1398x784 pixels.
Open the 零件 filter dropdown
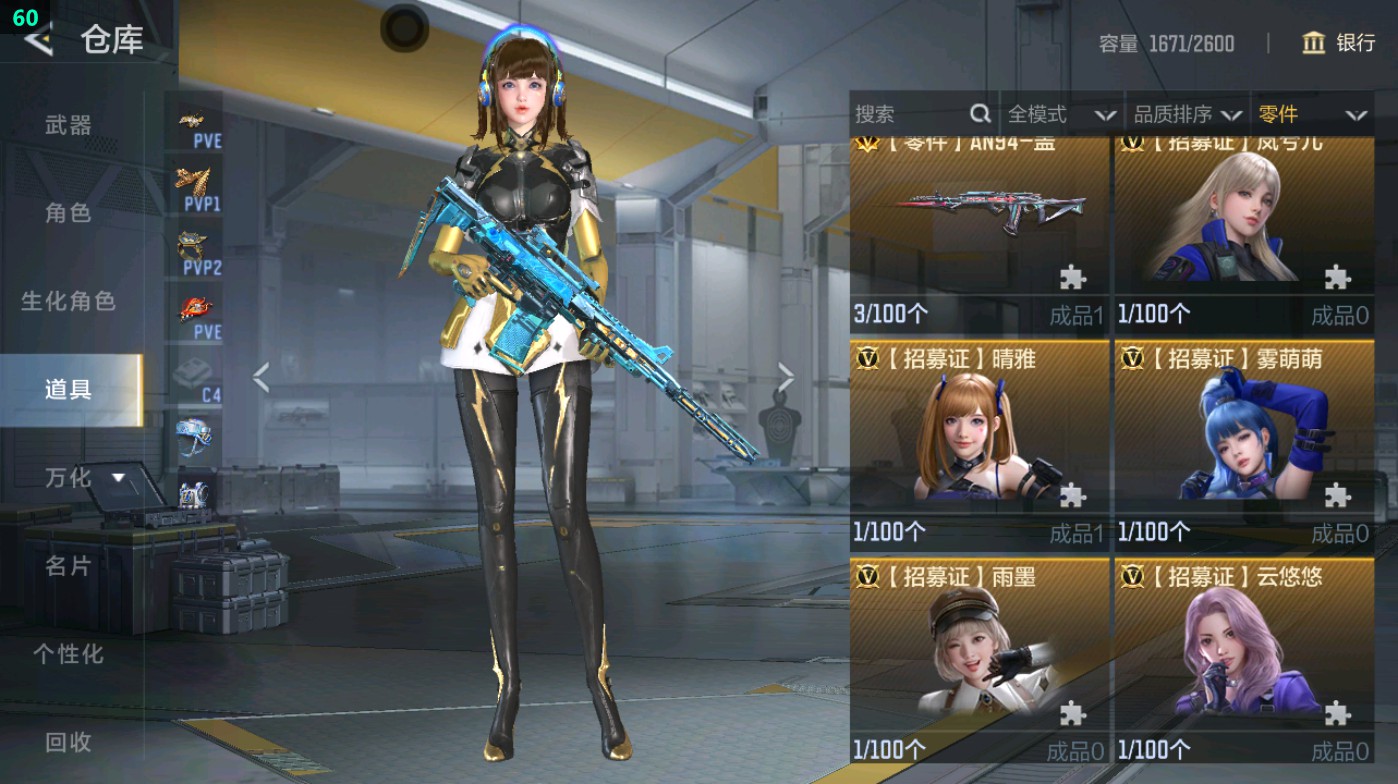point(1311,115)
